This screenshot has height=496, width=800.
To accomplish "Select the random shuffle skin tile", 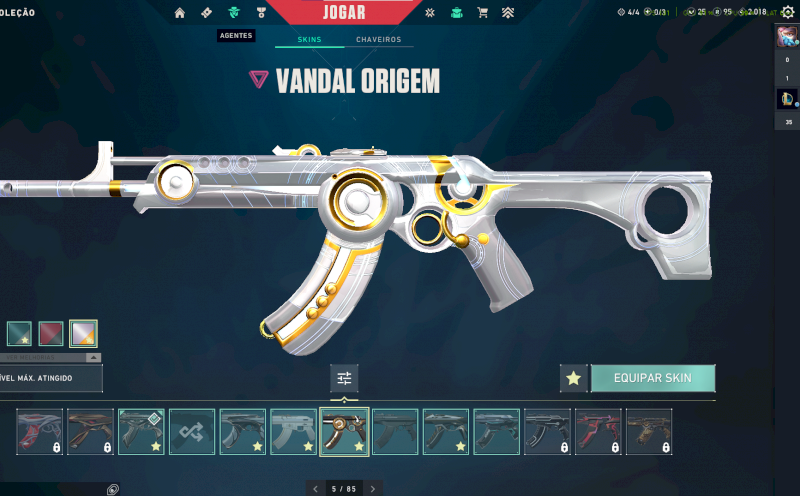I will click(x=192, y=431).
